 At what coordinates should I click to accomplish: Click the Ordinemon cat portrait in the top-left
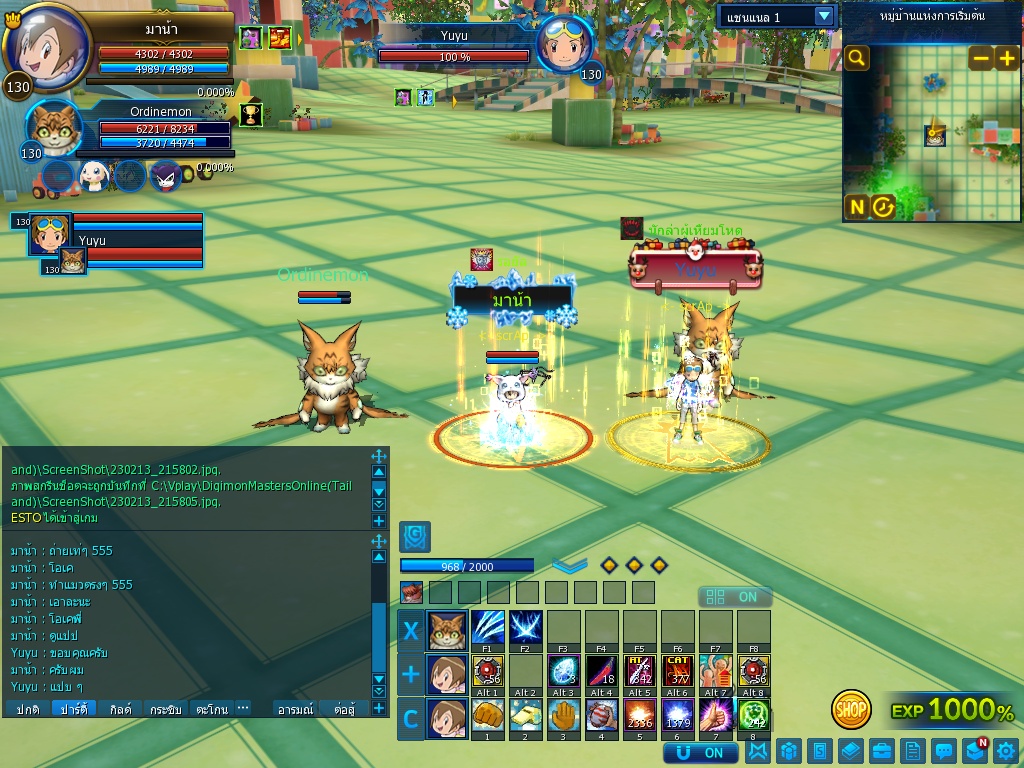(54, 128)
